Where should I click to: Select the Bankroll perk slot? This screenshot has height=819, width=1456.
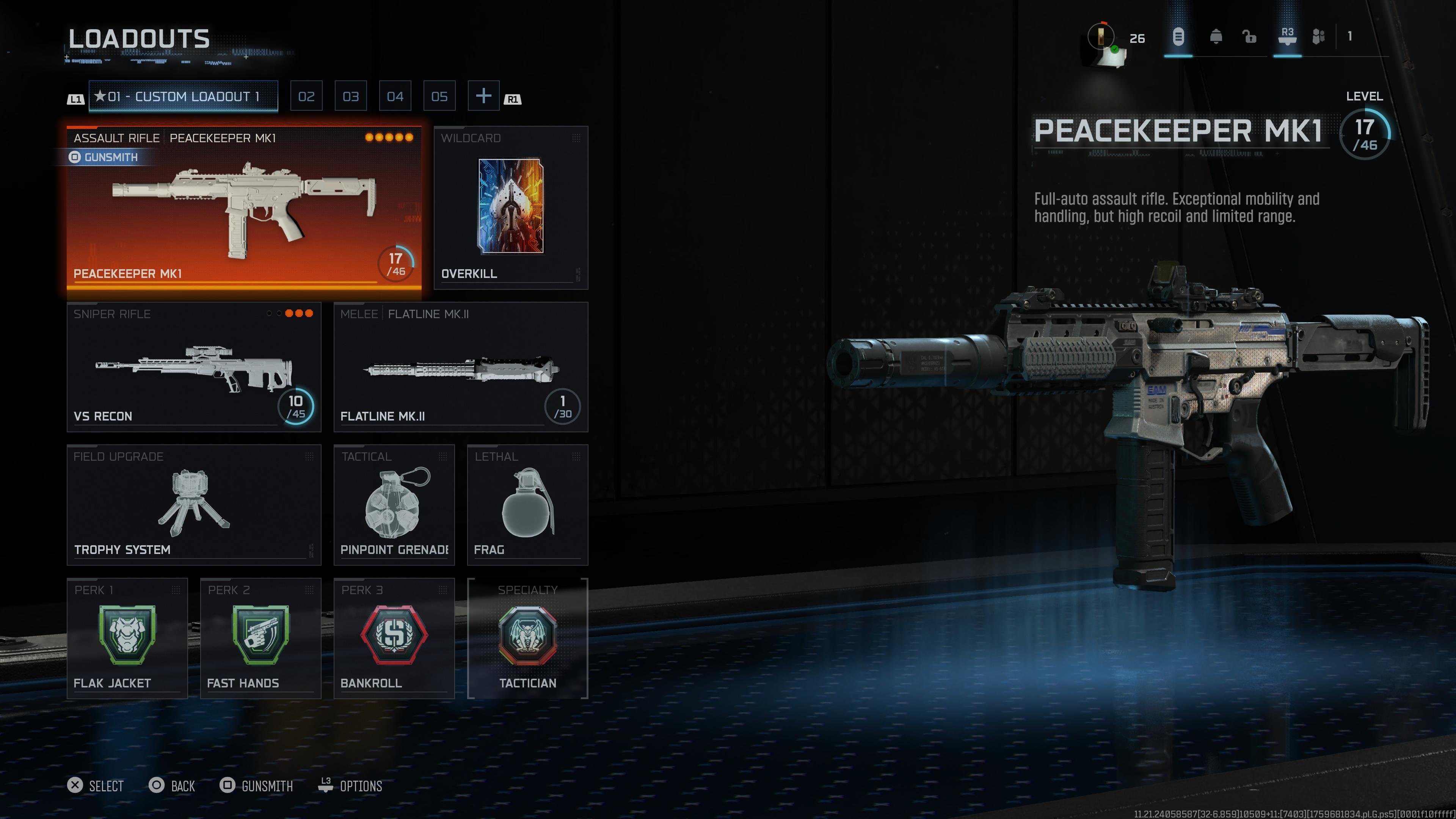coord(394,638)
